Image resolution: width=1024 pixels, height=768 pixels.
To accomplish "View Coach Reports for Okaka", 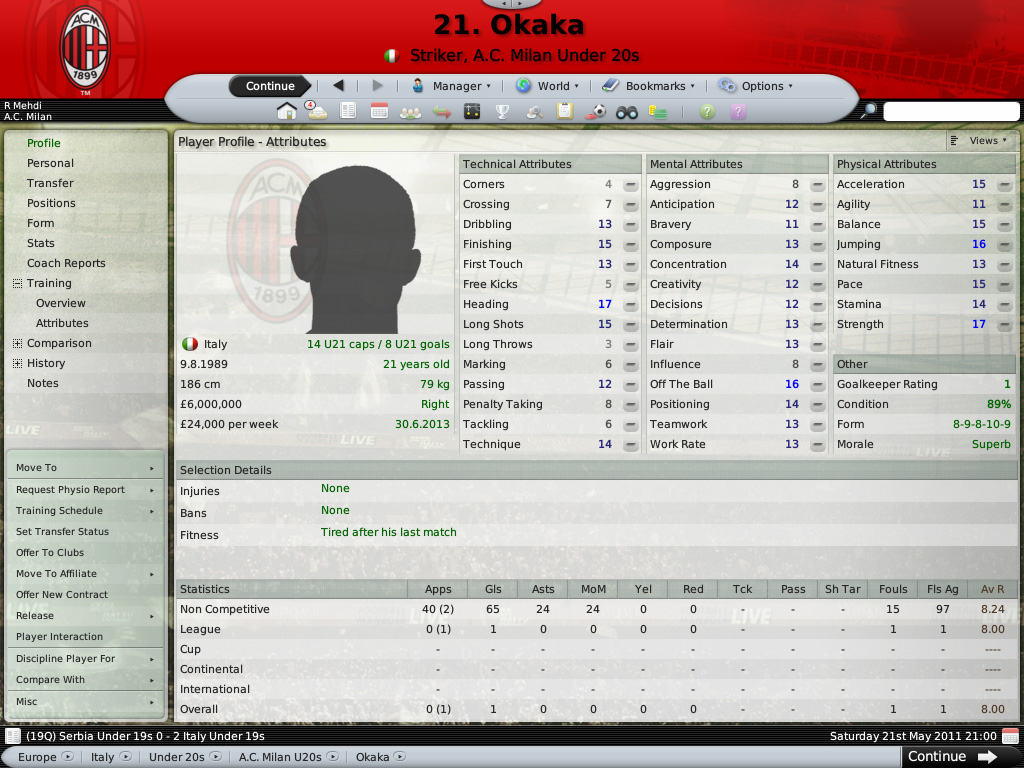I will [x=66, y=263].
